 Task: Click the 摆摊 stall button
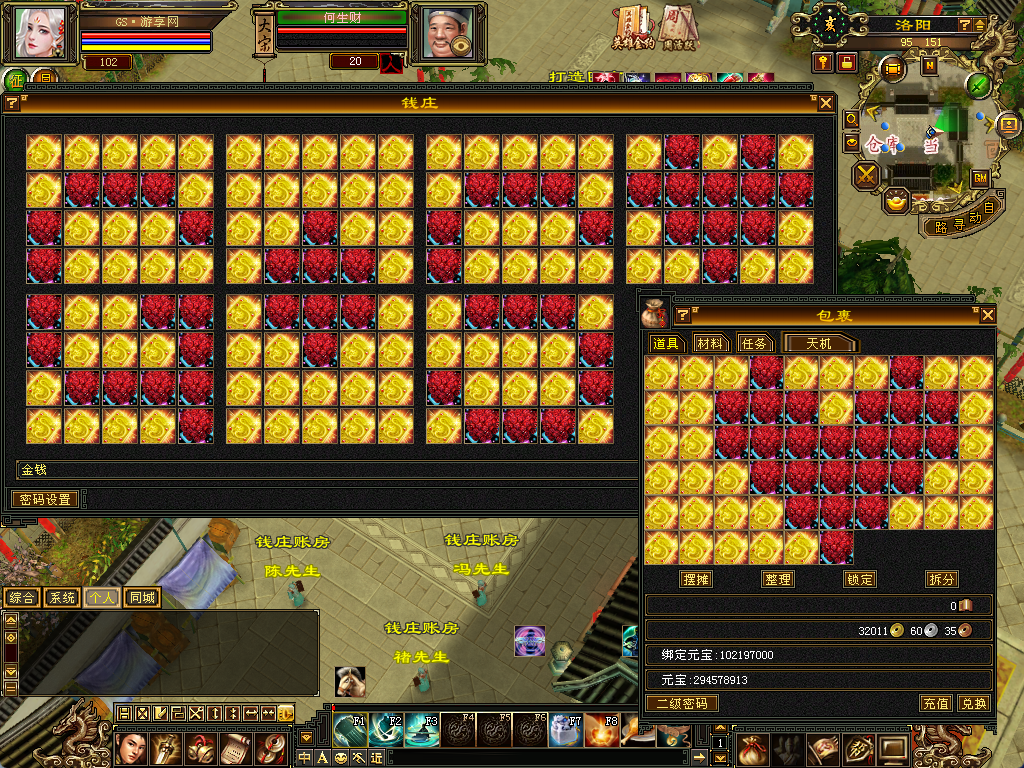click(x=696, y=579)
